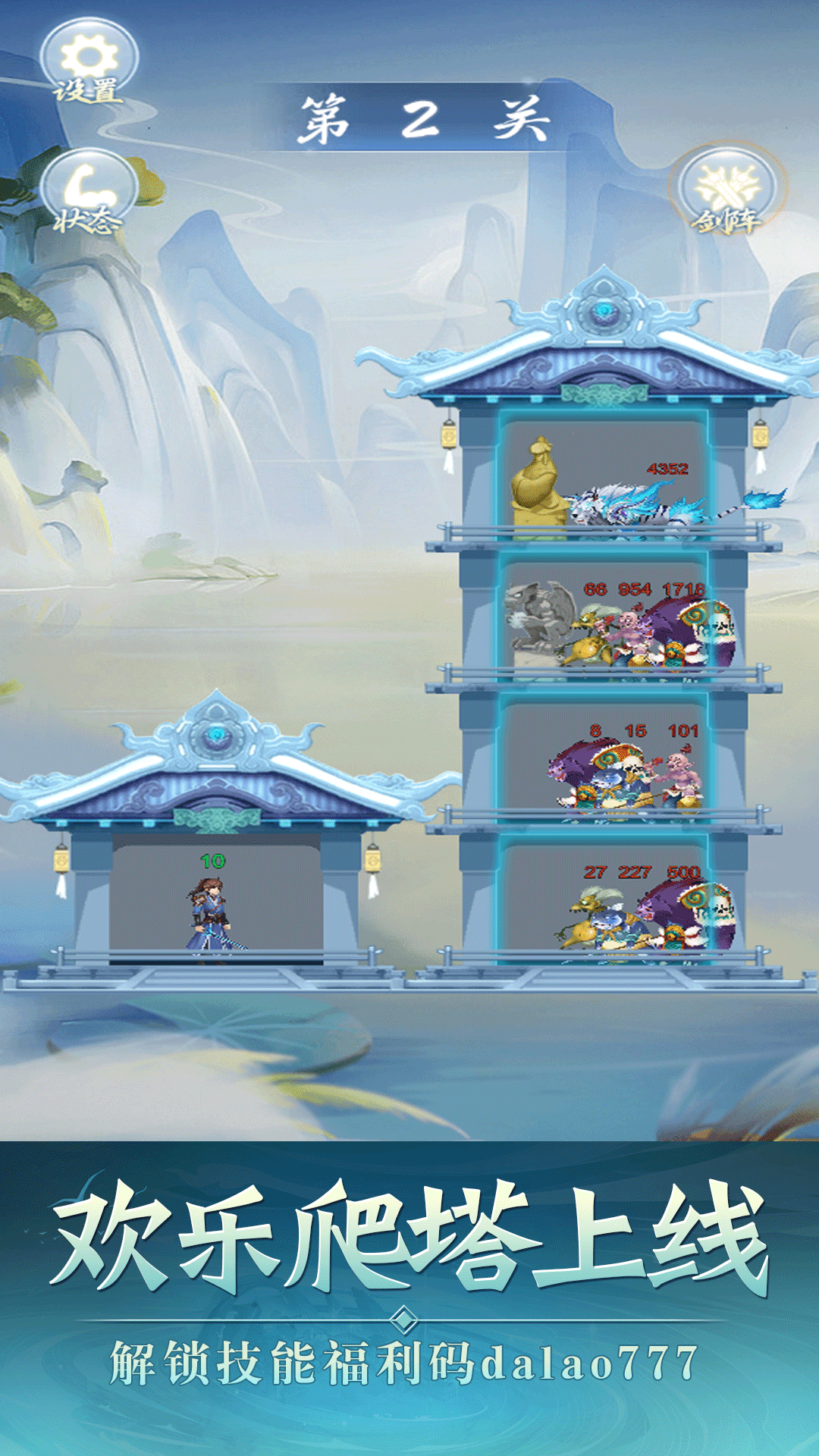819x1456 pixels.
Task: Open the 状态 status panel
Action: [89, 192]
